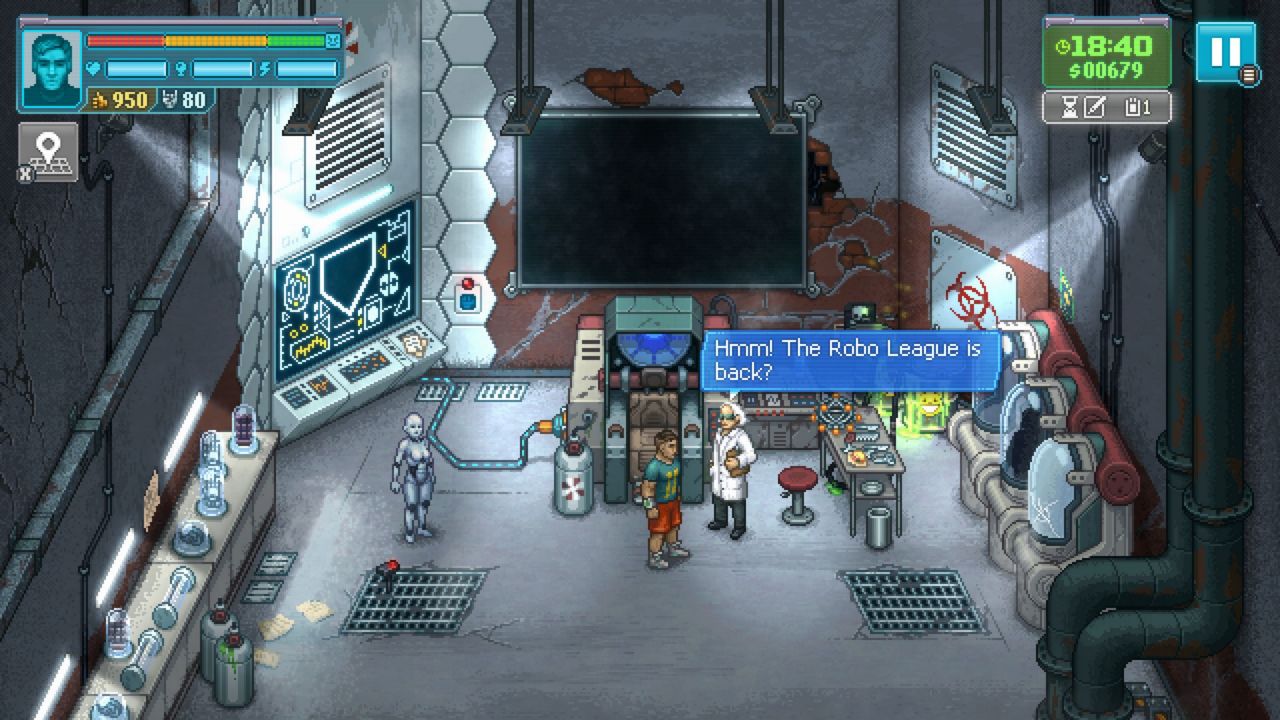Click the heart stat icon
The width and height of the screenshot is (1280, 720).
point(93,67)
